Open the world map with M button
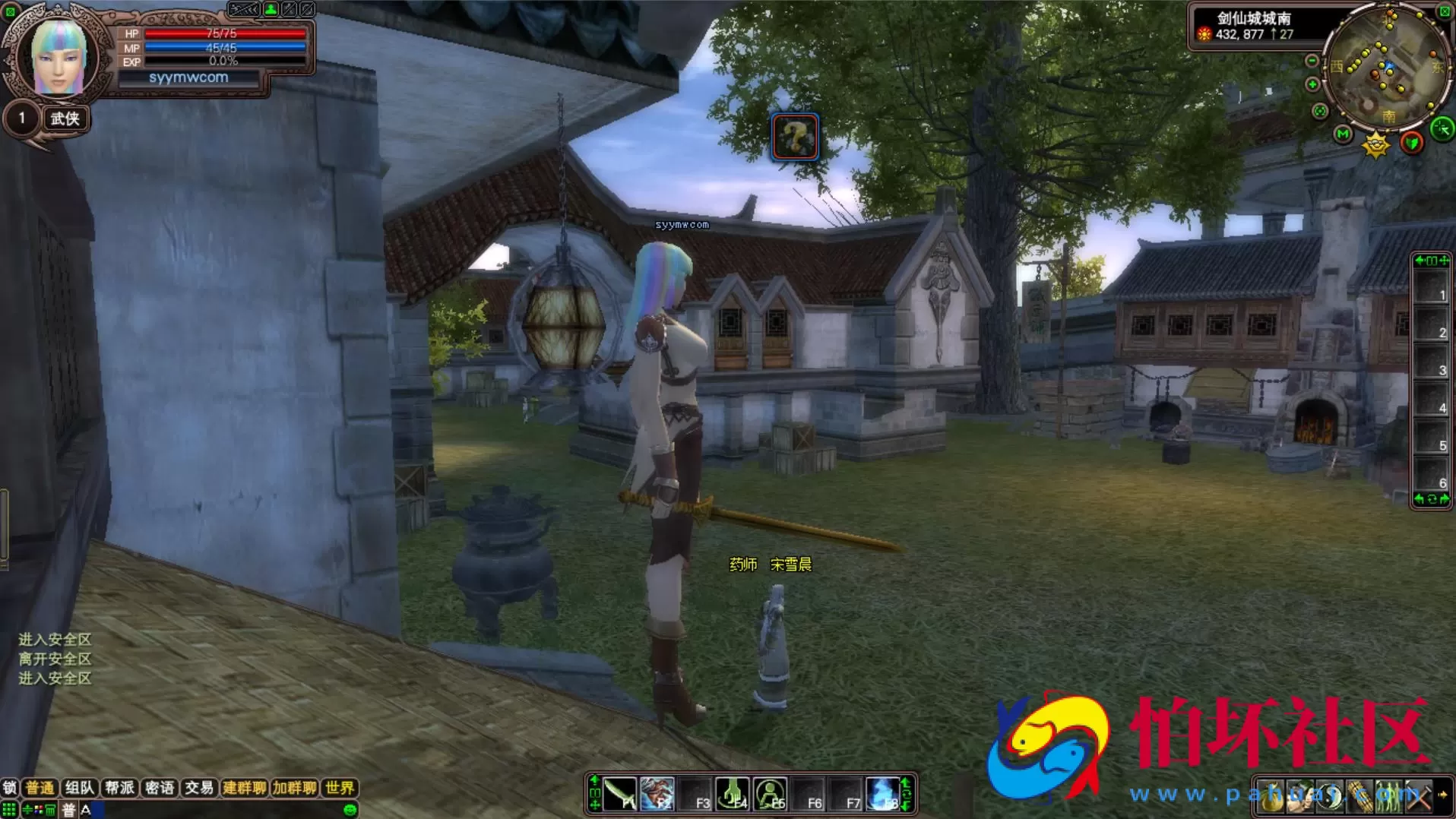The width and height of the screenshot is (1456, 819). point(1343,134)
